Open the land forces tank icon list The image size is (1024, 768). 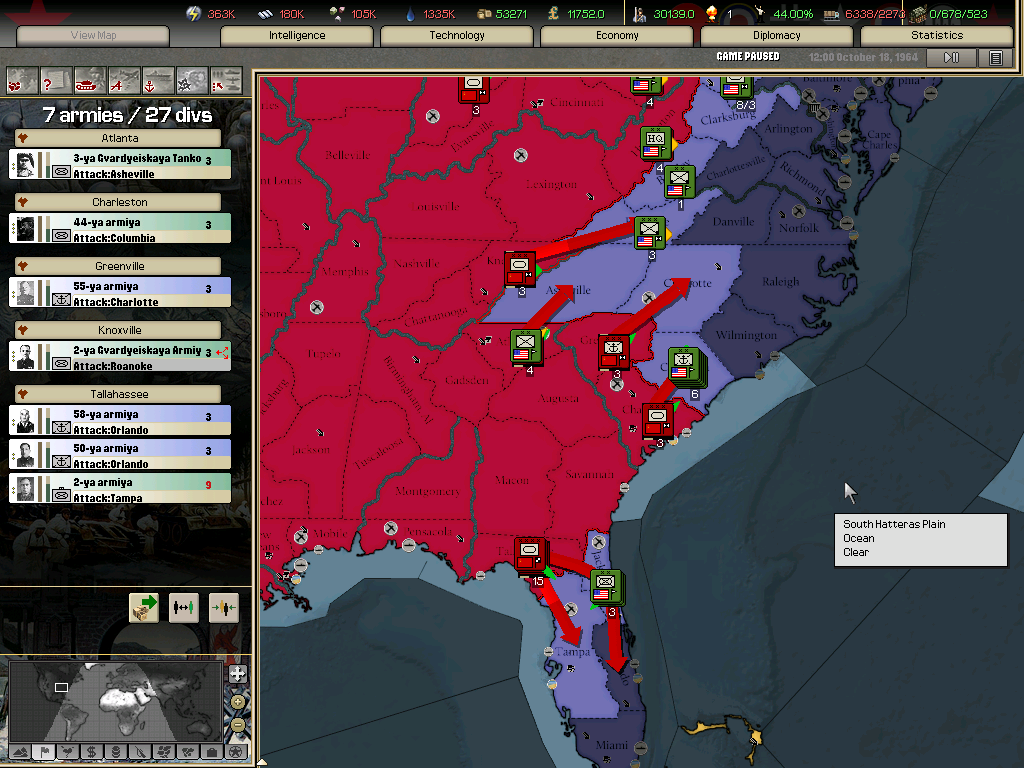coord(90,79)
